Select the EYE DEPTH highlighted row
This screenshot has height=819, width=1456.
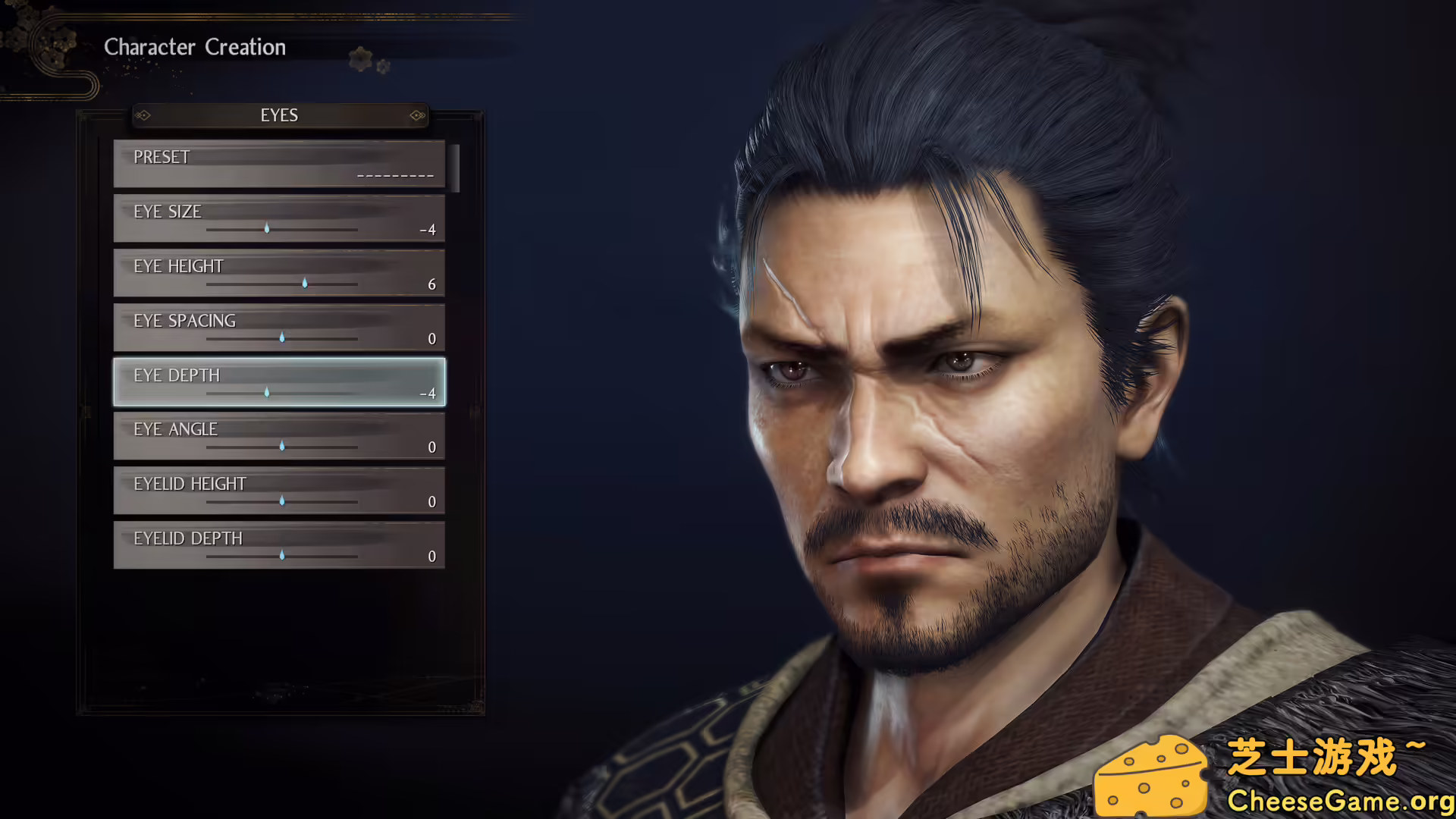coord(279,381)
